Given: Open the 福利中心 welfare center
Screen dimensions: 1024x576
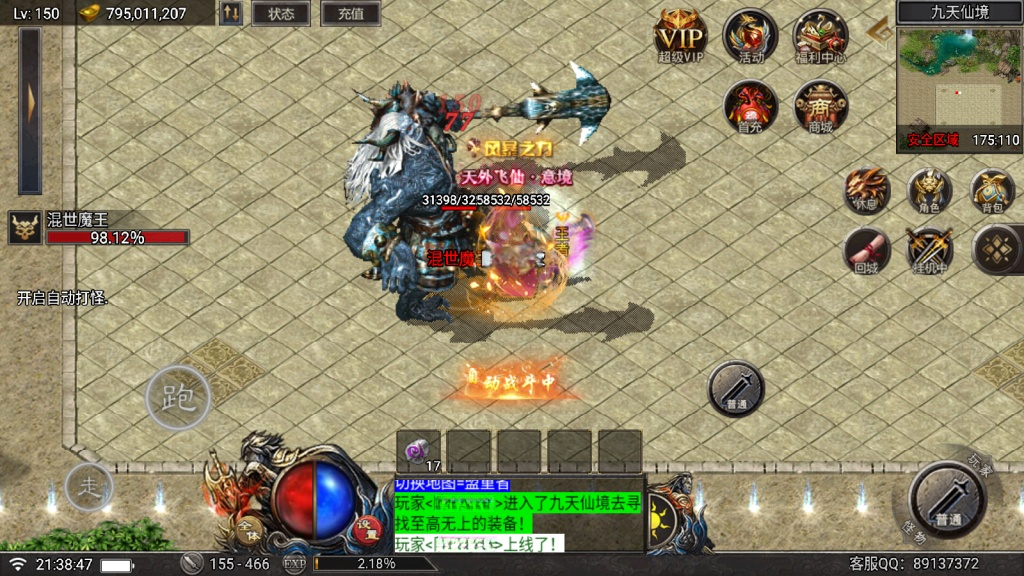Looking at the screenshot, I should click(x=820, y=36).
